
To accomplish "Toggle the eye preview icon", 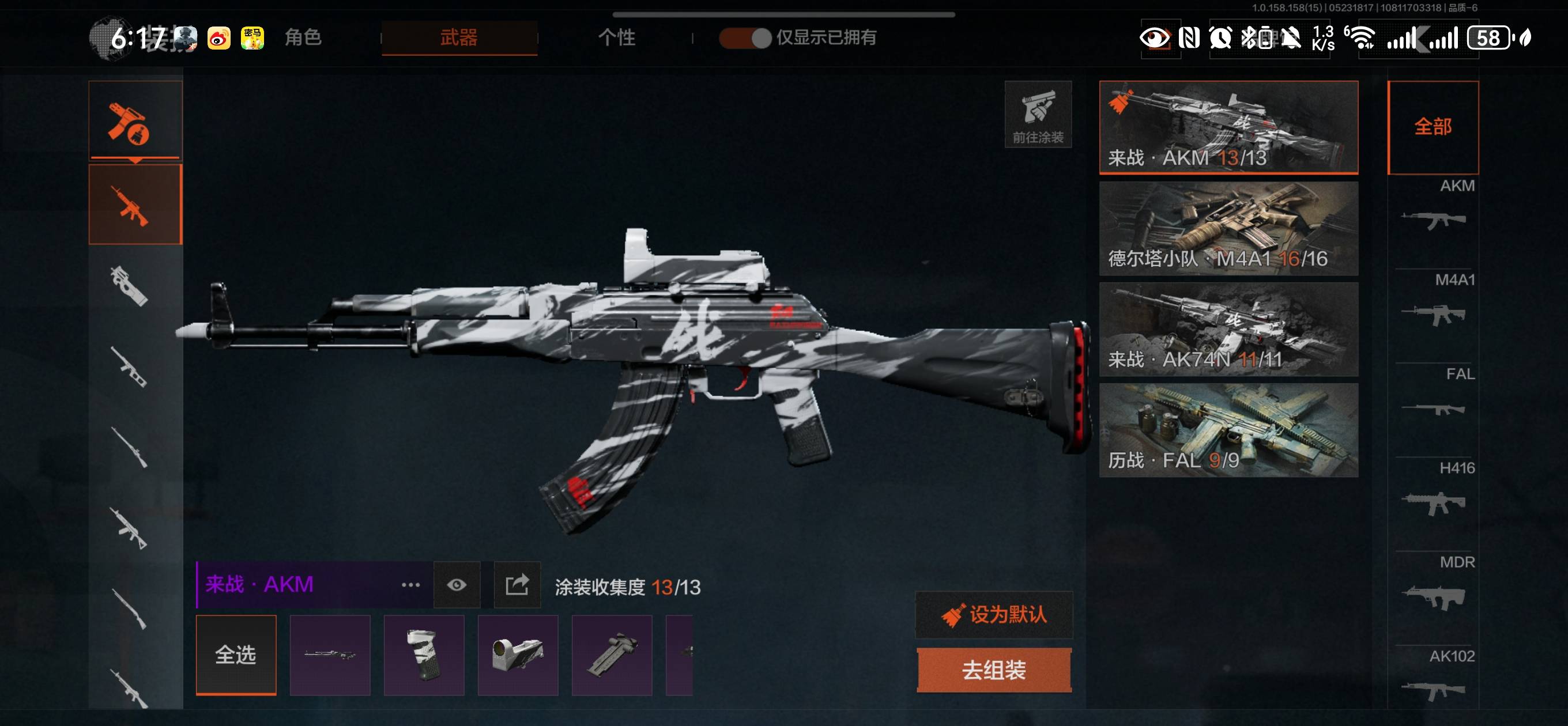I will (x=457, y=585).
